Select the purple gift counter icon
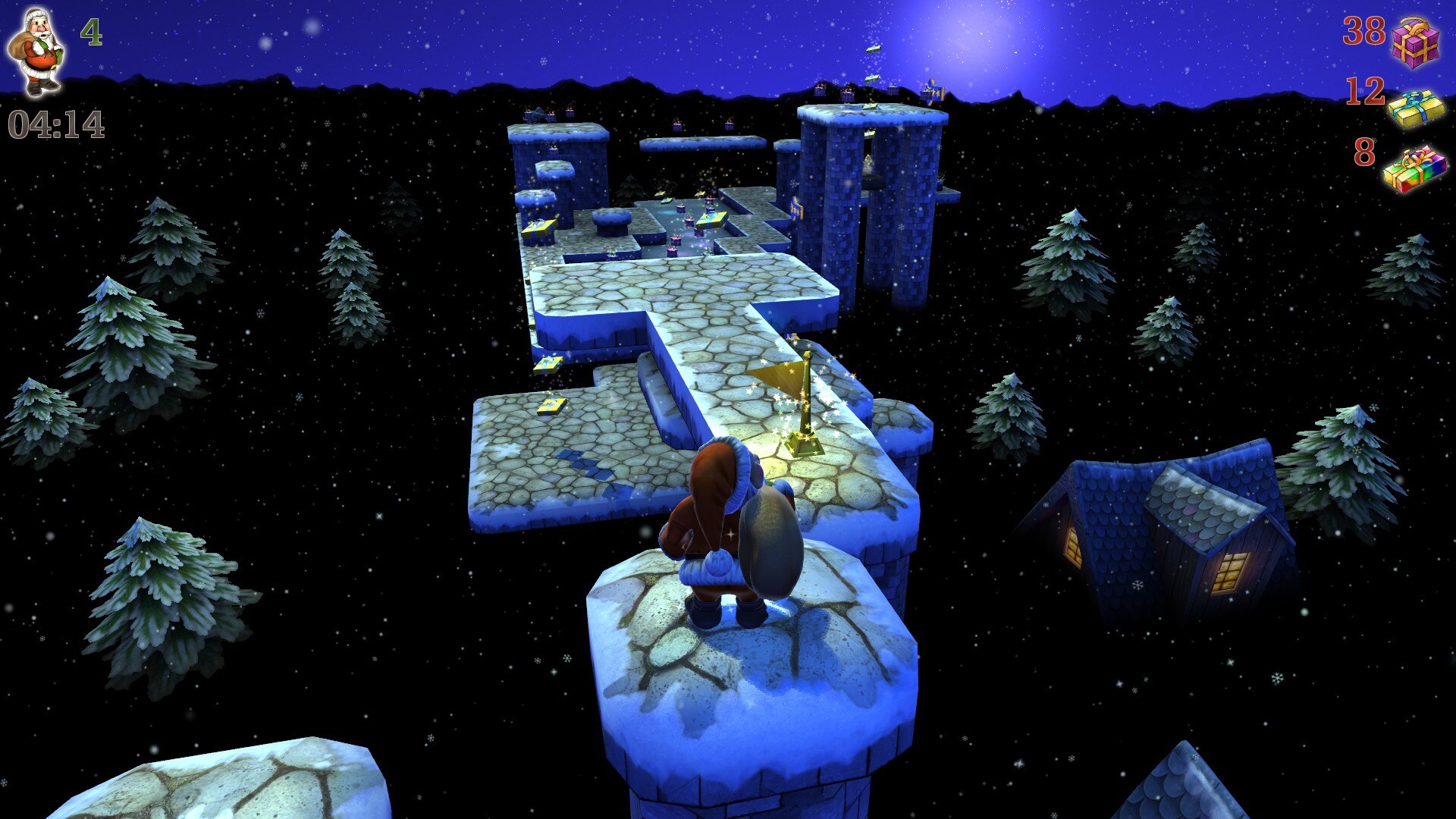Image resolution: width=1456 pixels, height=819 pixels. tap(1415, 42)
